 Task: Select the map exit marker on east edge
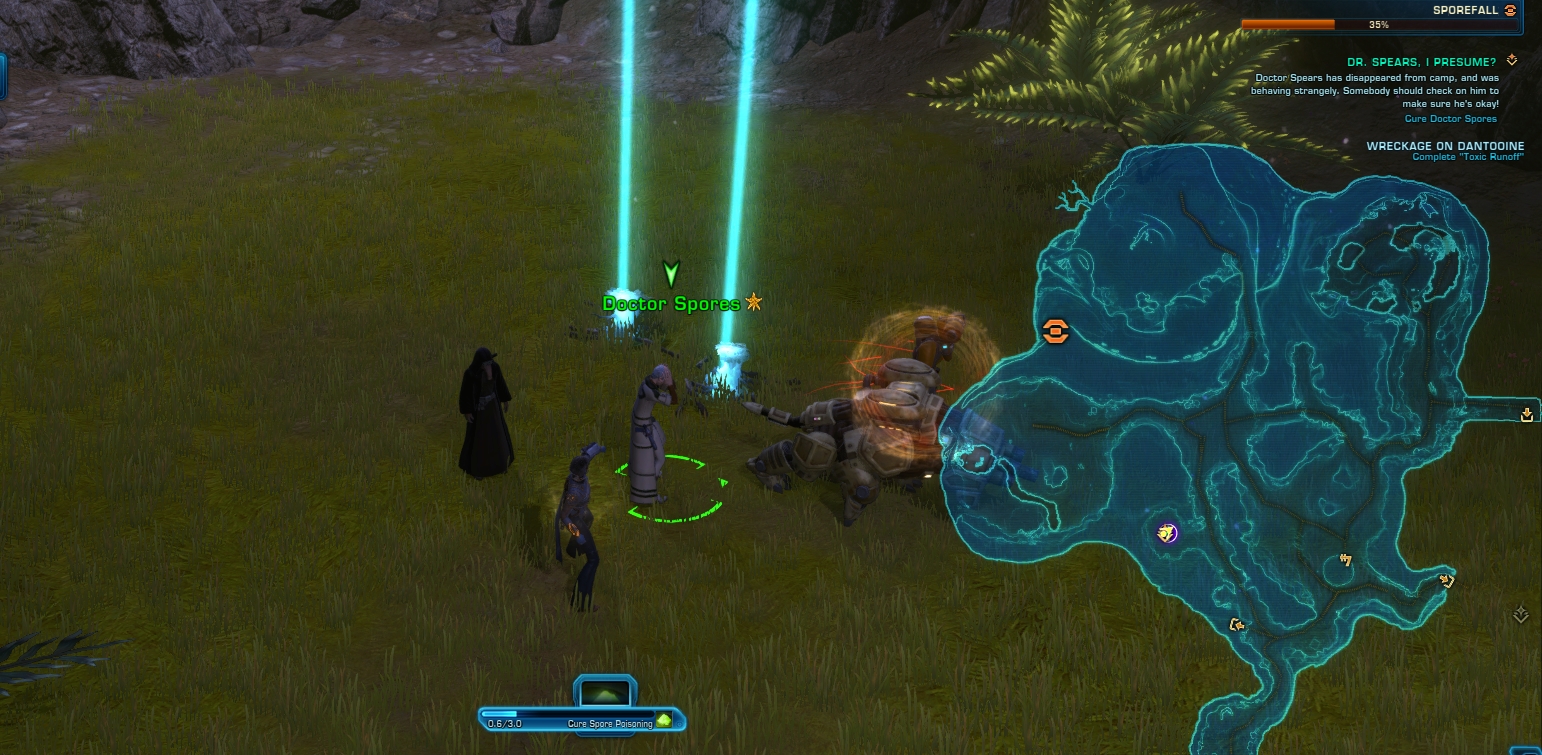(1526, 415)
